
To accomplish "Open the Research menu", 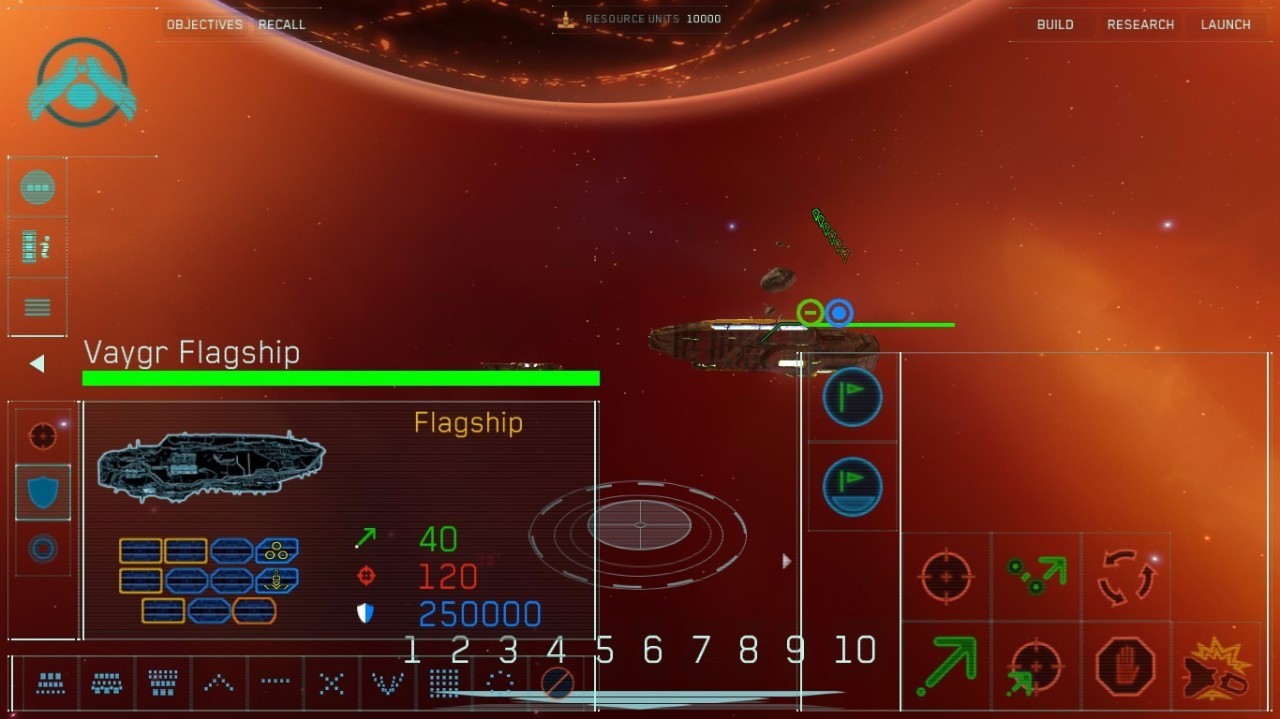I will click(x=1140, y=24).
